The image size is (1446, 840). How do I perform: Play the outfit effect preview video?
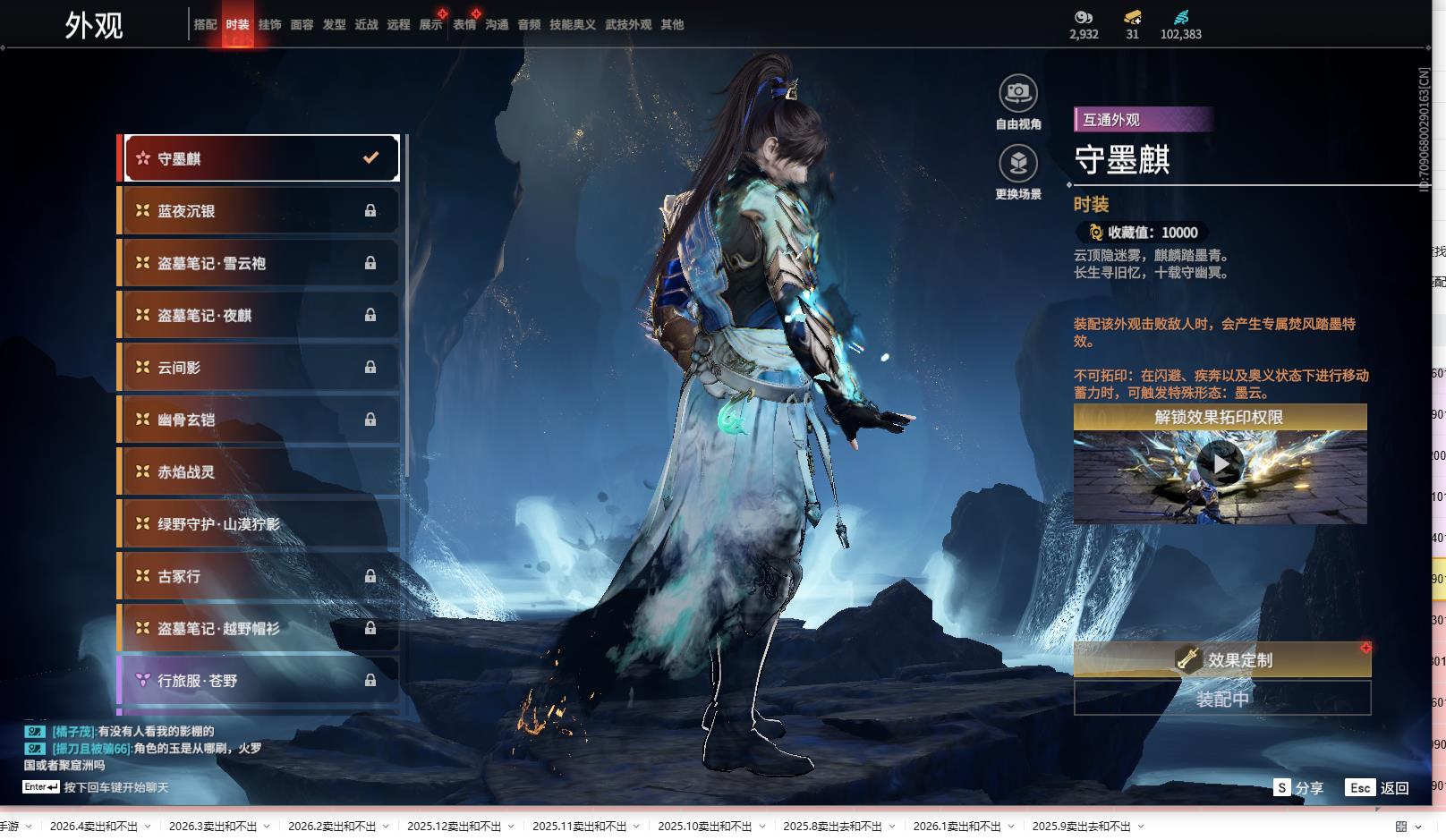(x=1220, y=464)
